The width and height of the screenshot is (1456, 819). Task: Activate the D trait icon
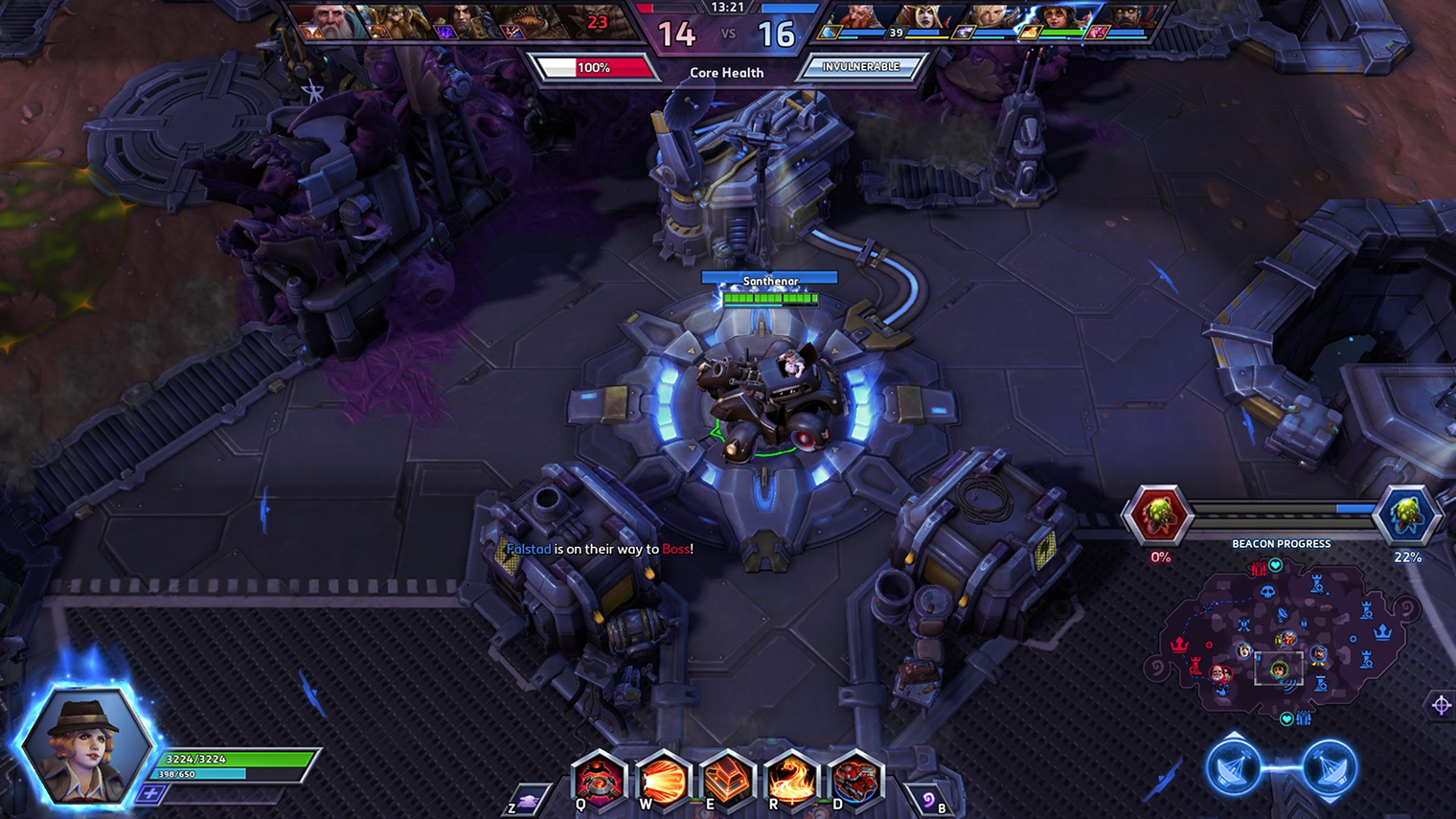click(854, 780)
